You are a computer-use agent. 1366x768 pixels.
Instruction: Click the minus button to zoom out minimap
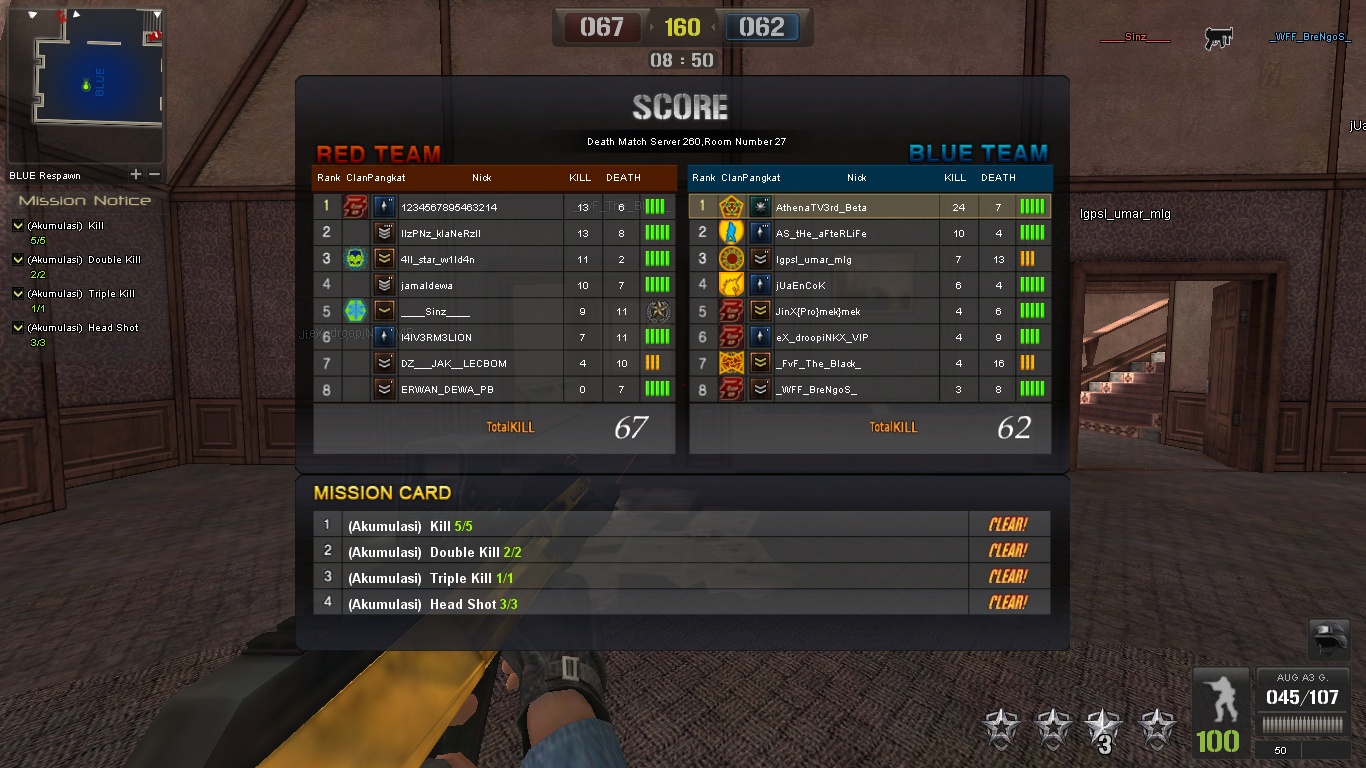152,173
